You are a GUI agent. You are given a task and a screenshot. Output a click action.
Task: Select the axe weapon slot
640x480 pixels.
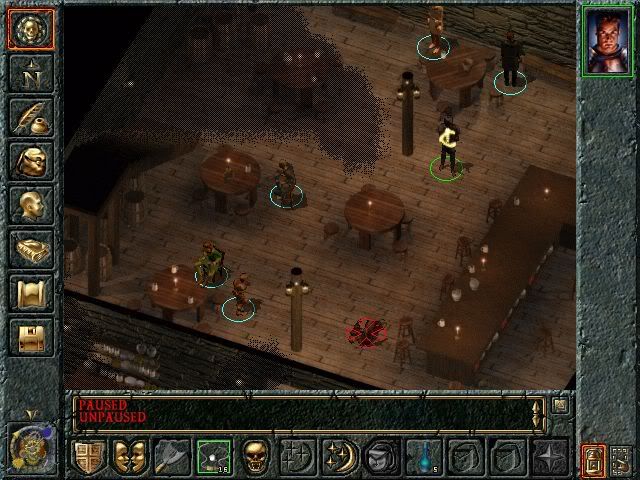172,457
